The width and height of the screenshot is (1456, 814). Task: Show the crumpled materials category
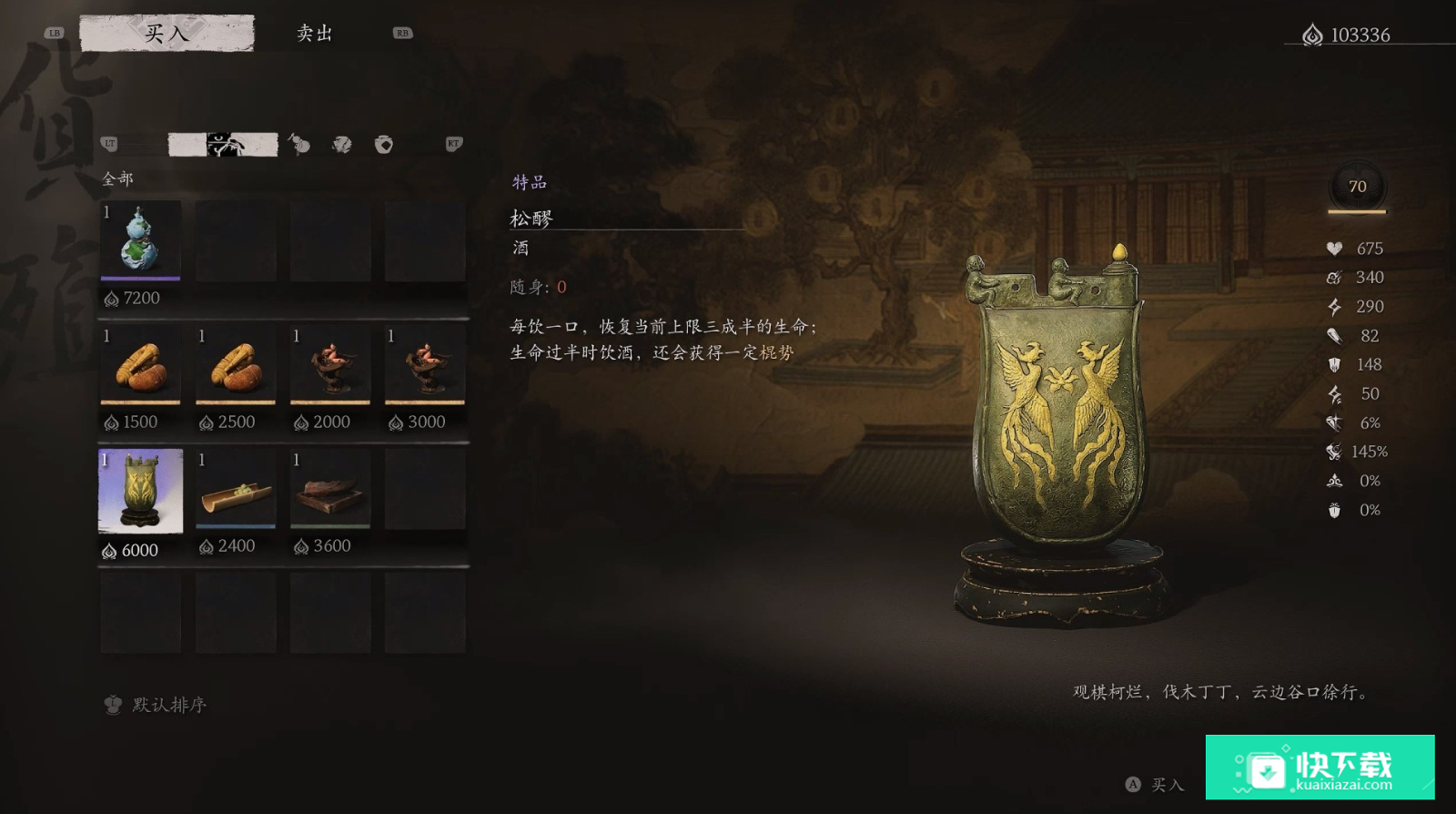coord(342,144)
